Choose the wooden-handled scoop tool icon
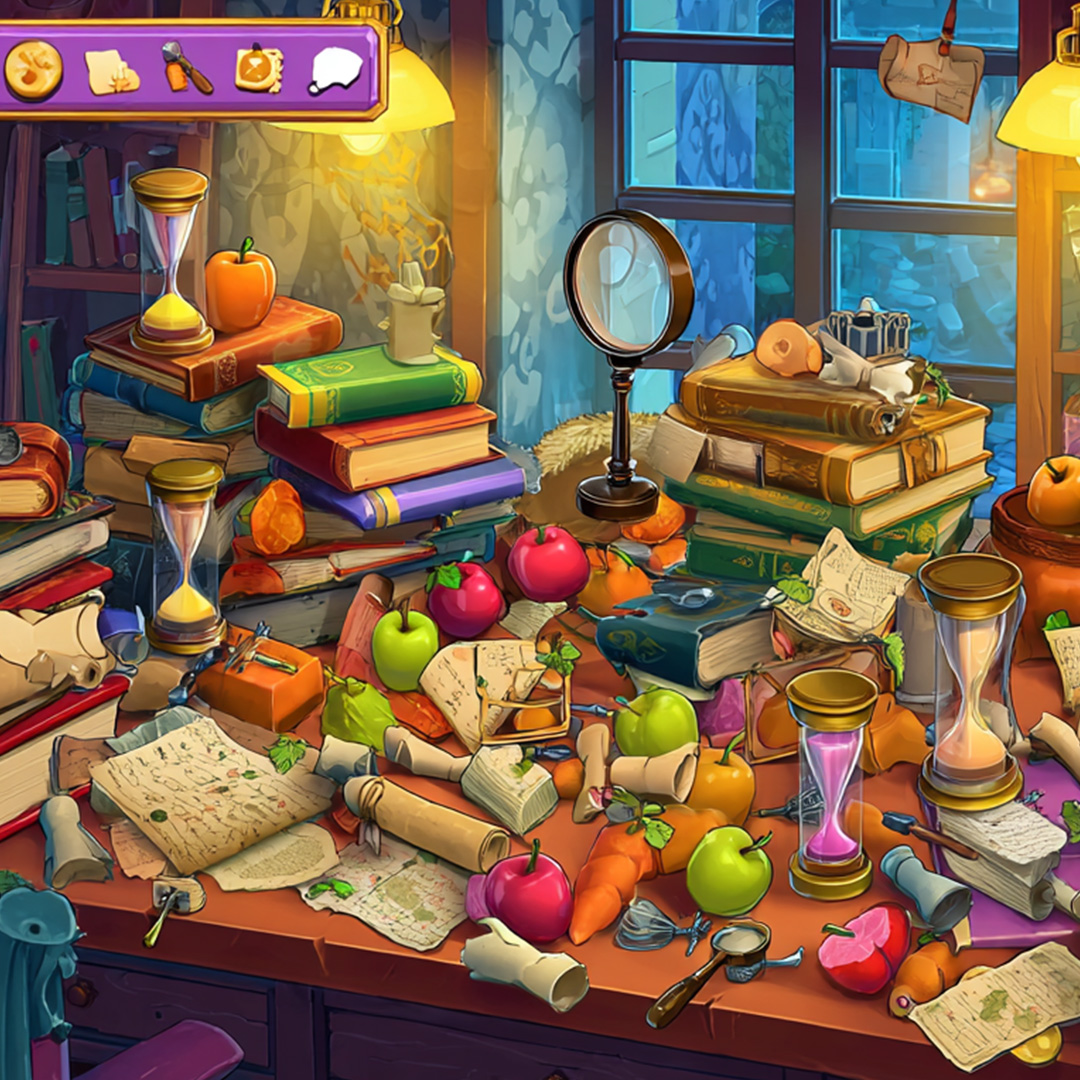The image size is (1080, 1080). pyautogui.click(x=186, y=68)
